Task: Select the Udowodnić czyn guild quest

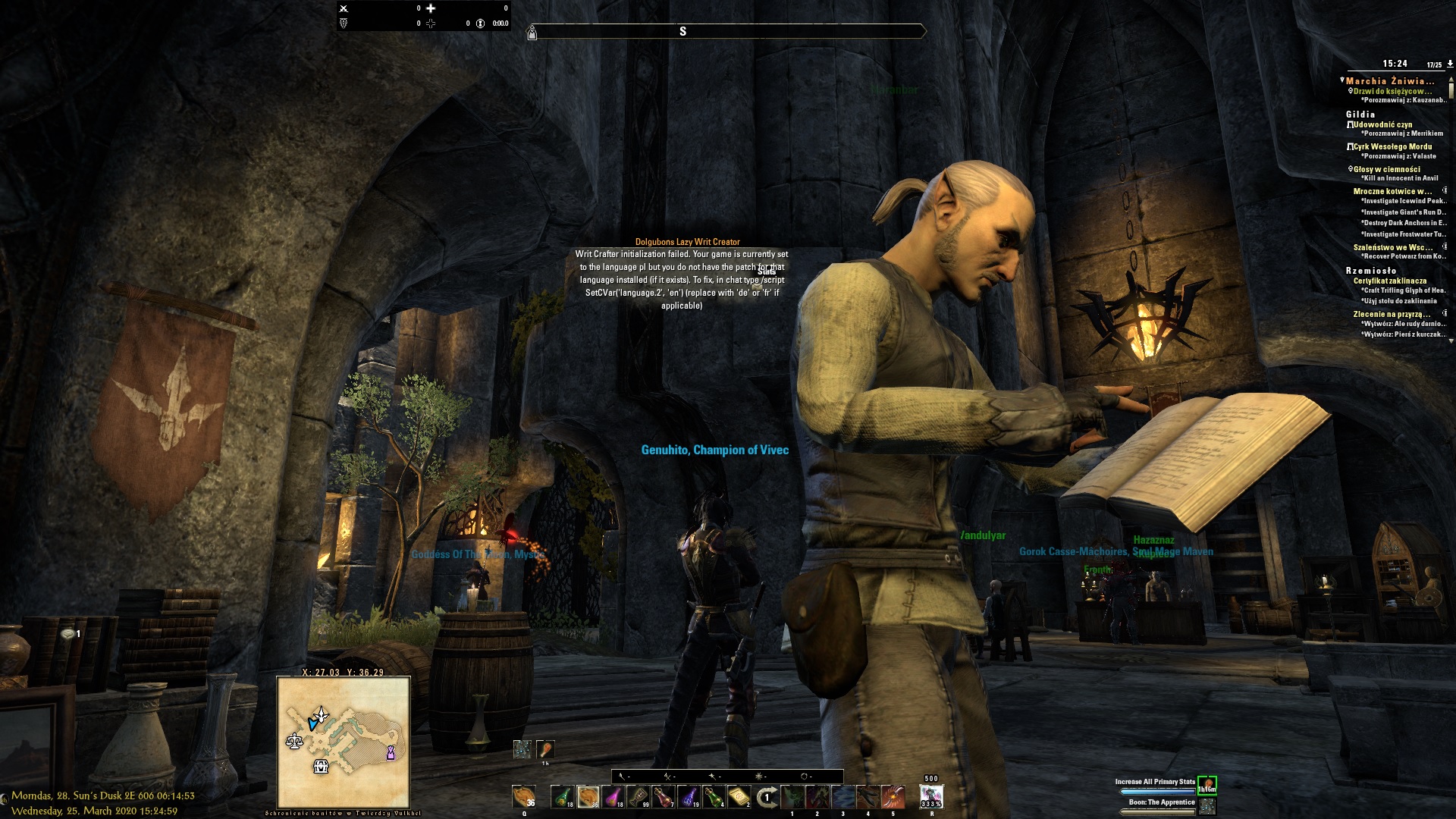Action: pyautogui.click(x=1382, y=124)
